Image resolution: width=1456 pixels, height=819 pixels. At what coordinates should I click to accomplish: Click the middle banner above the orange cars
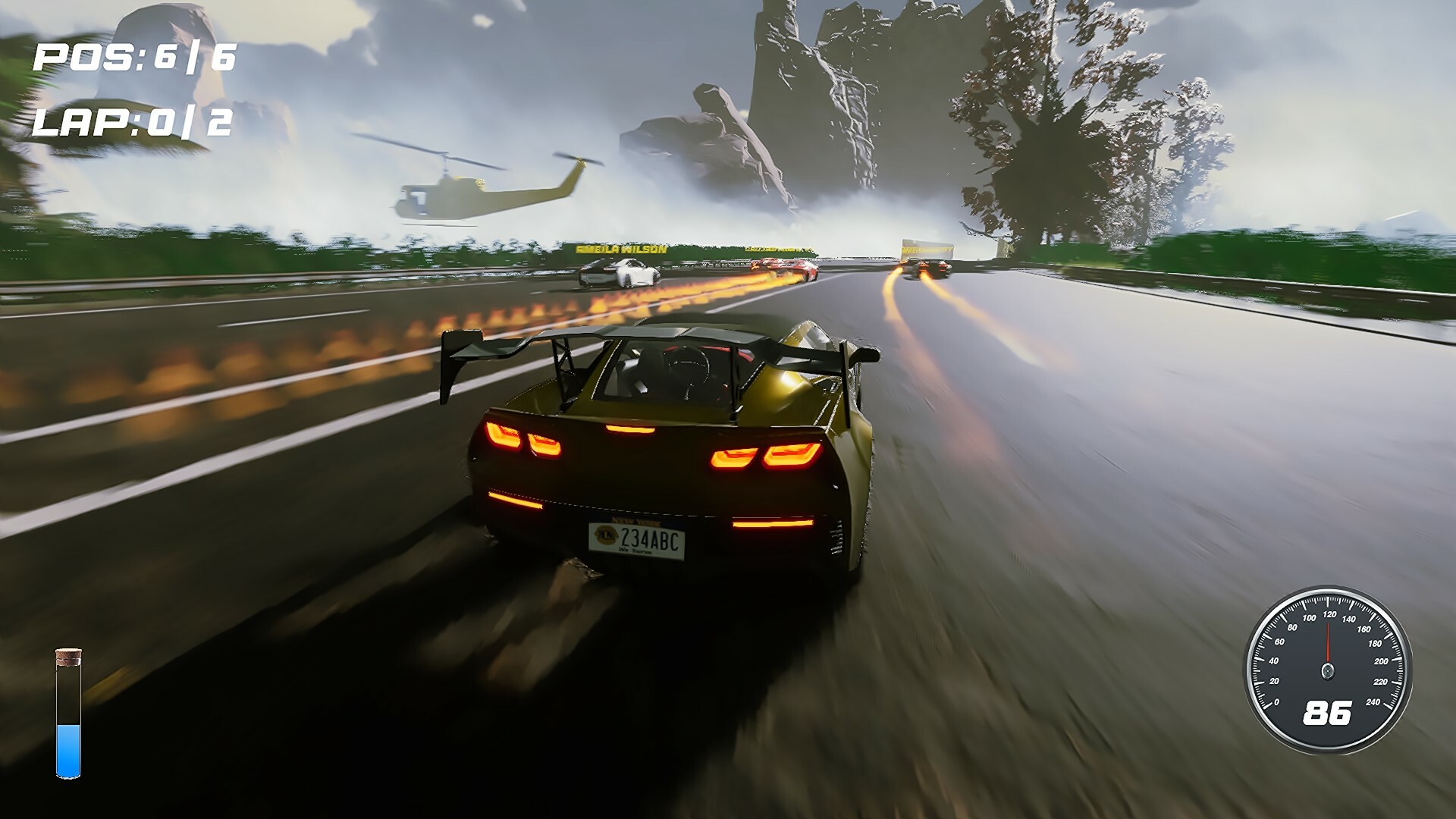point(777,248)
